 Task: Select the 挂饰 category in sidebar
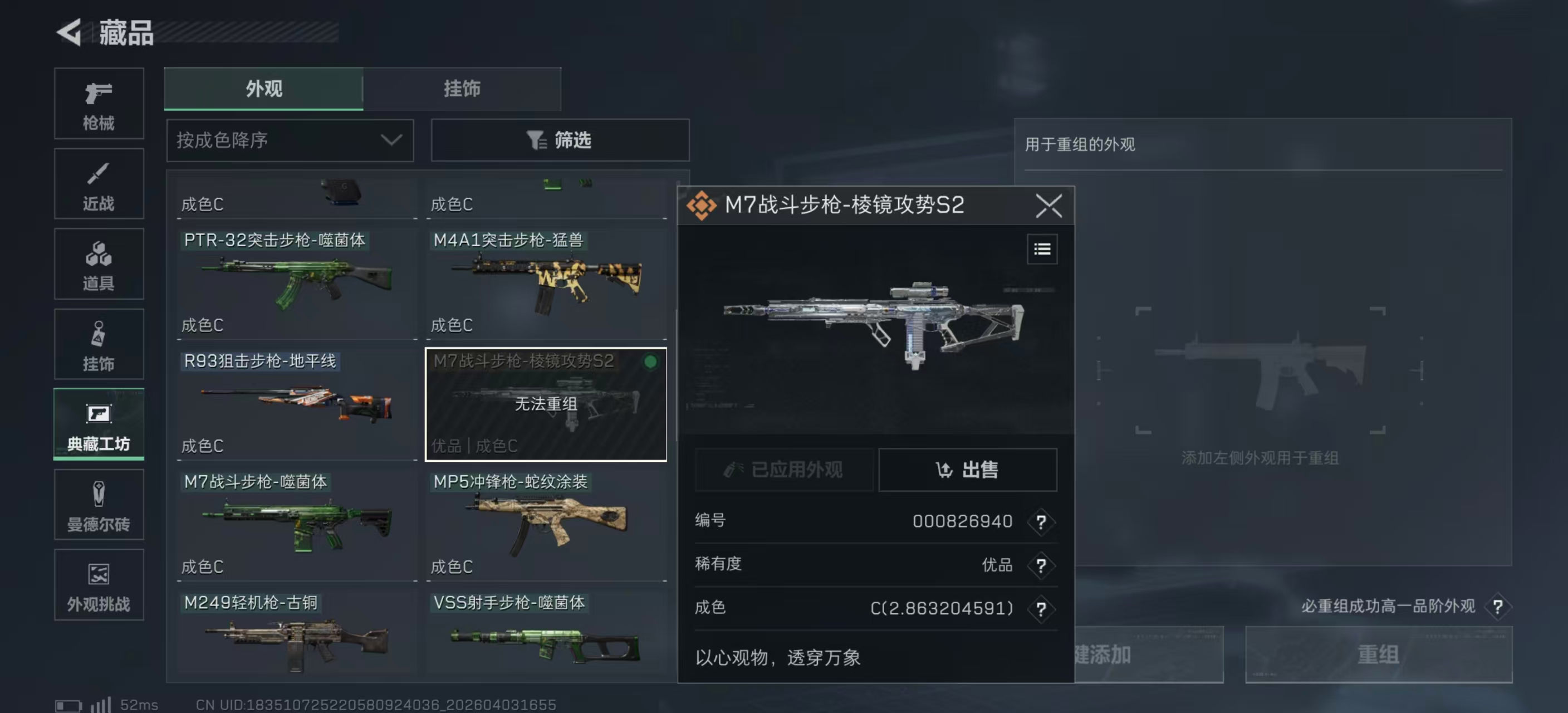tap(99, 344)
